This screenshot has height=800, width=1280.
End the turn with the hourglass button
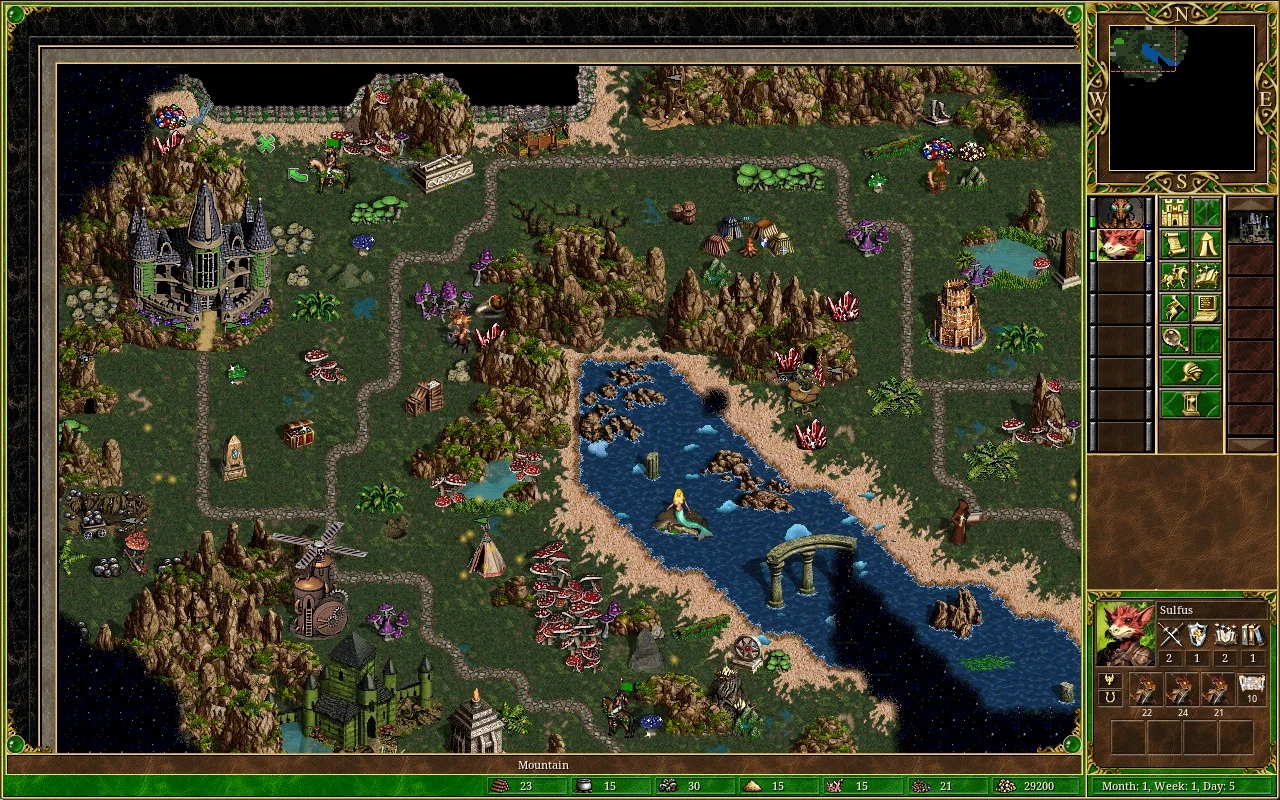pos(1190,402)
